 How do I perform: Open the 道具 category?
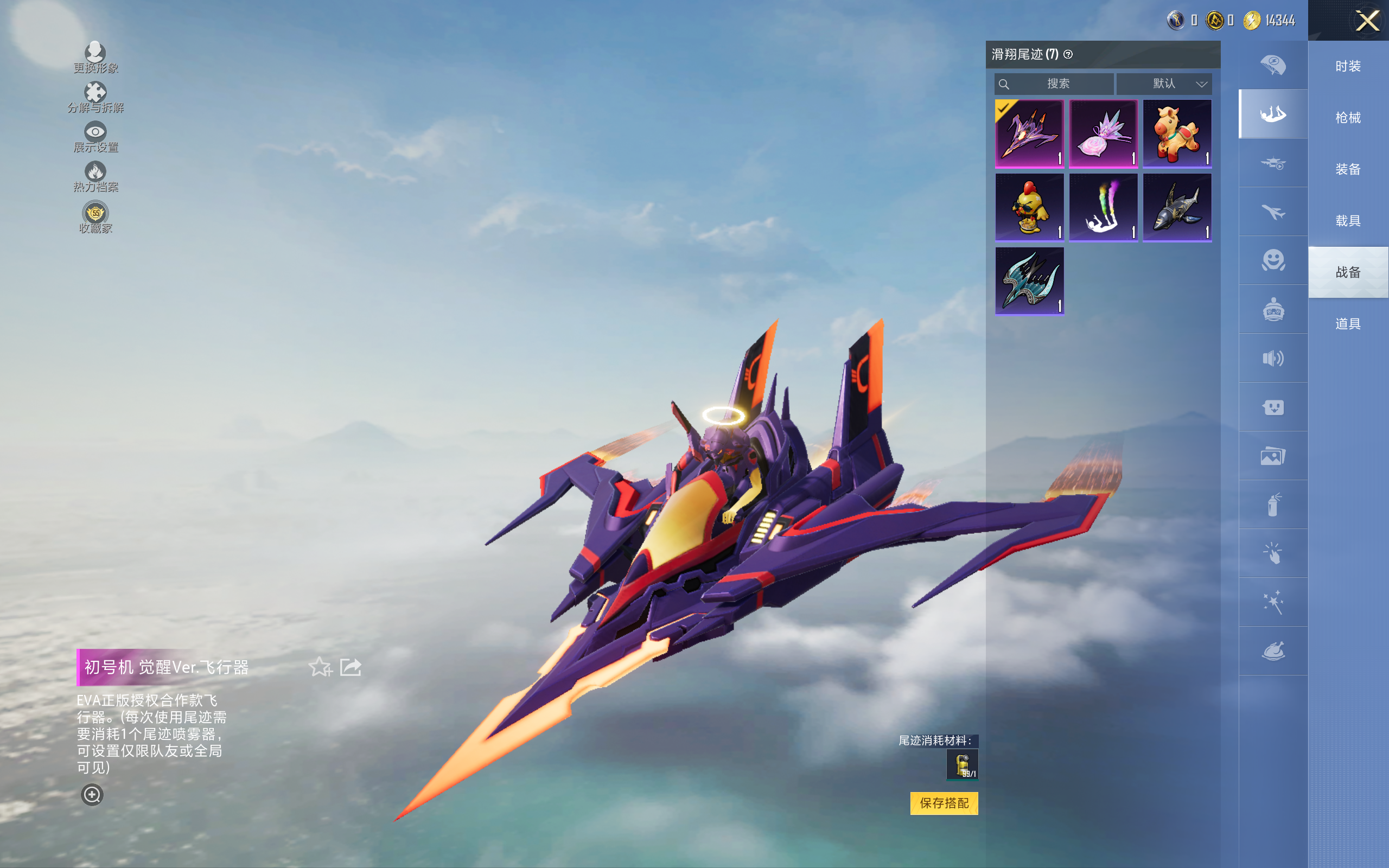coord(1348,324)
